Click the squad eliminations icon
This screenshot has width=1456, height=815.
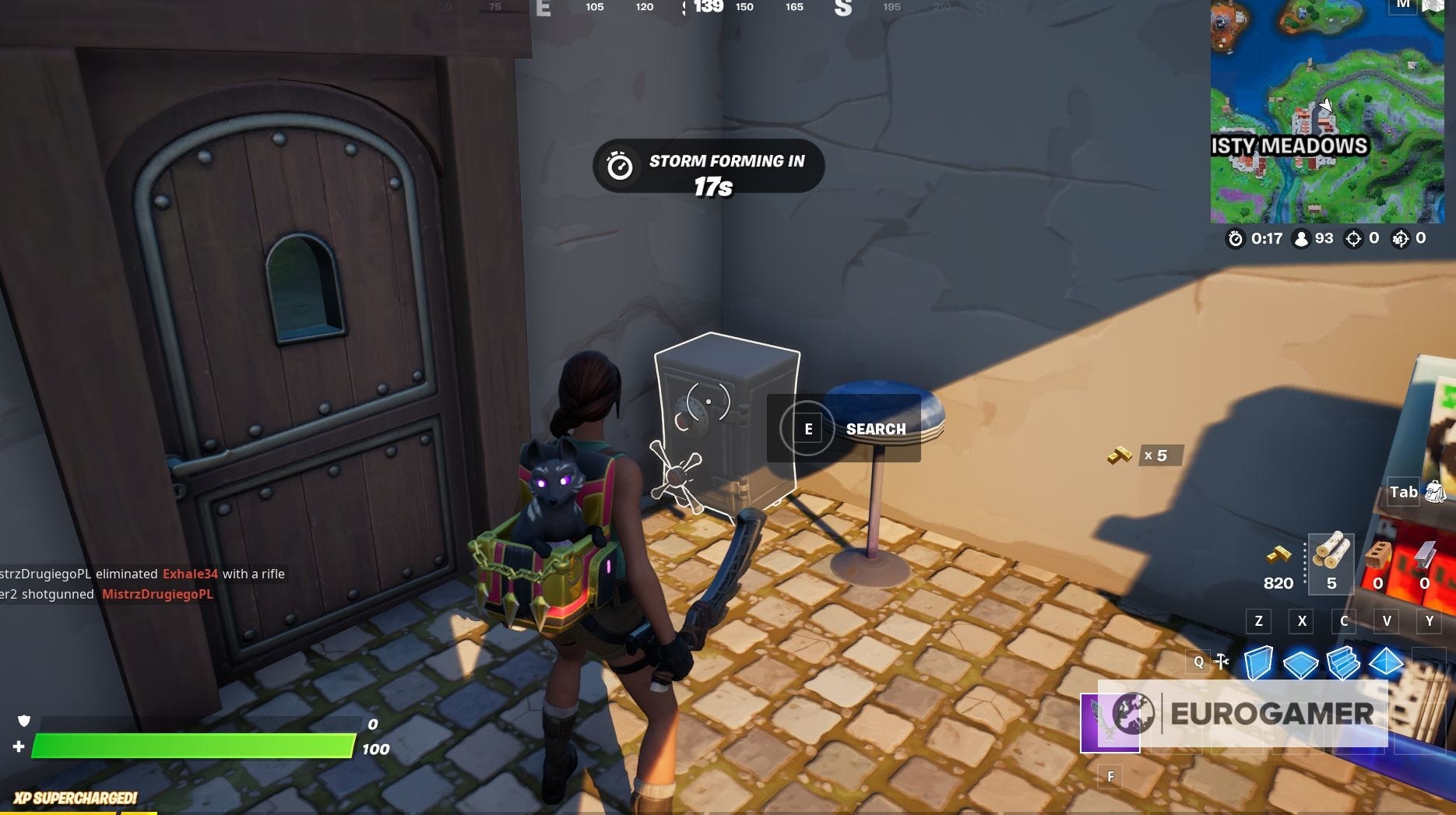pyautogui.click(x=1401, y=239)
